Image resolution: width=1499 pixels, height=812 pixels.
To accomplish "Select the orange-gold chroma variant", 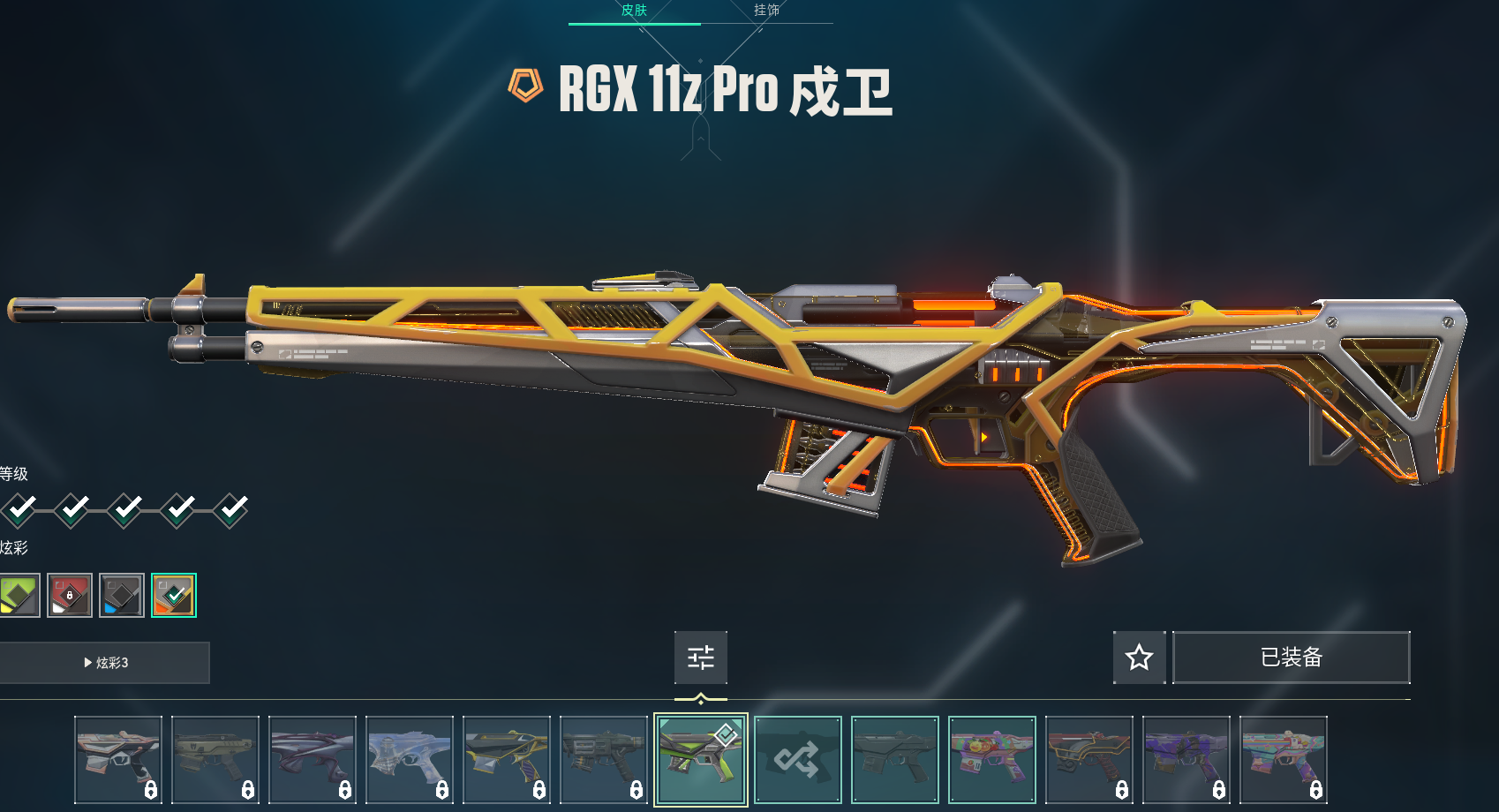I will (174, 595).
